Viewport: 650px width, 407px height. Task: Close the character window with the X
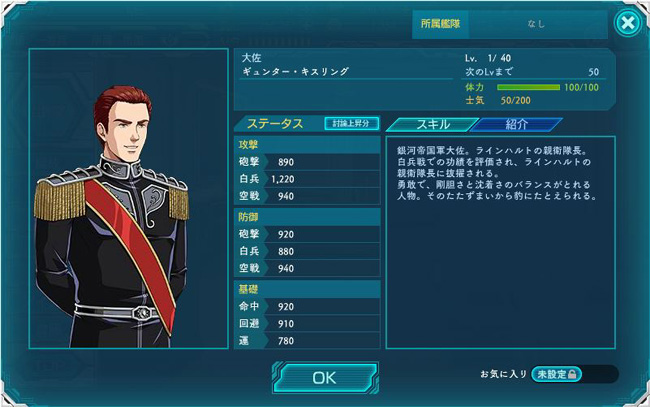click(626, 22)
